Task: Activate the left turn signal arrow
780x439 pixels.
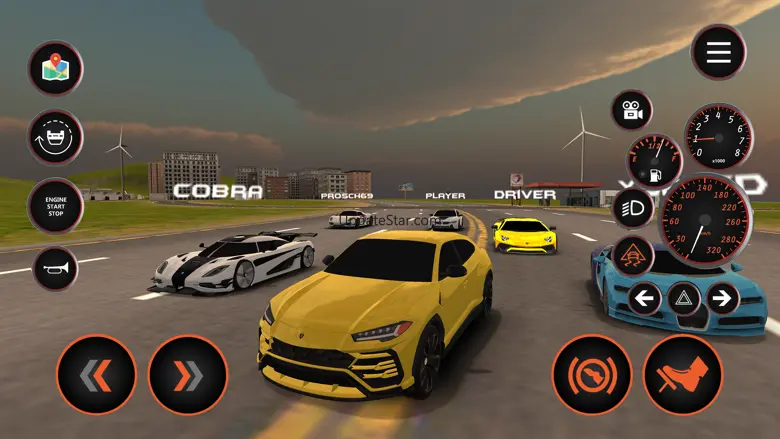Action: (x=646, y=297)
